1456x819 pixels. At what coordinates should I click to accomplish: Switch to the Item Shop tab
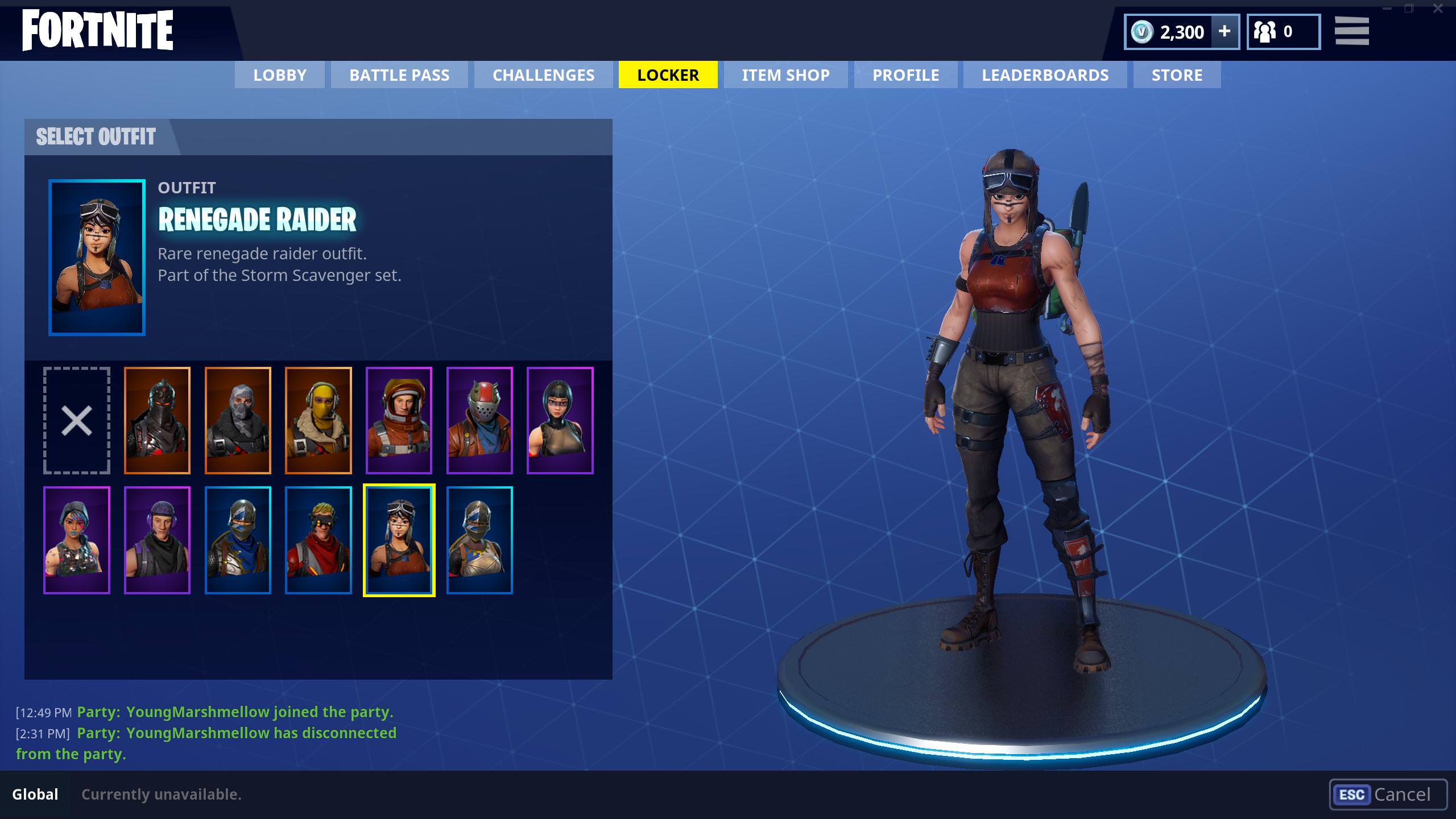point(785,75)
